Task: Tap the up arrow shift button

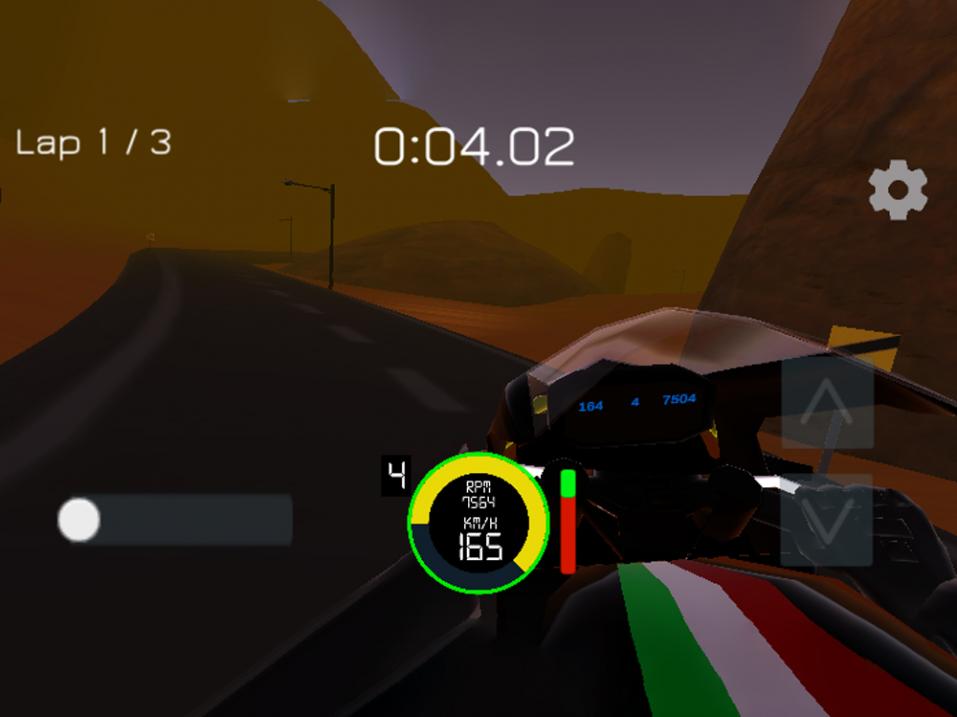Action: [x=826, y=403]
